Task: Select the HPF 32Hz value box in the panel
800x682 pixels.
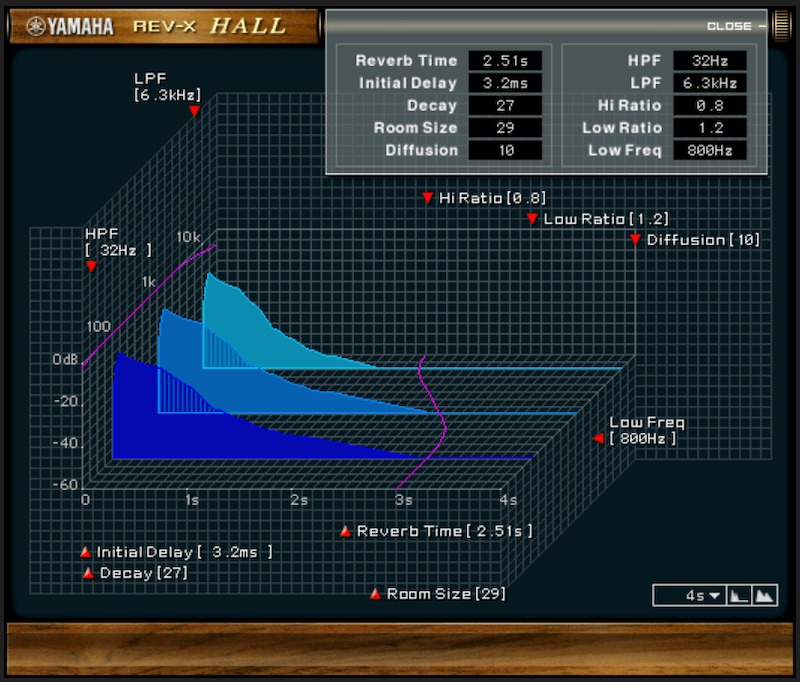Action: coord(709,61)
